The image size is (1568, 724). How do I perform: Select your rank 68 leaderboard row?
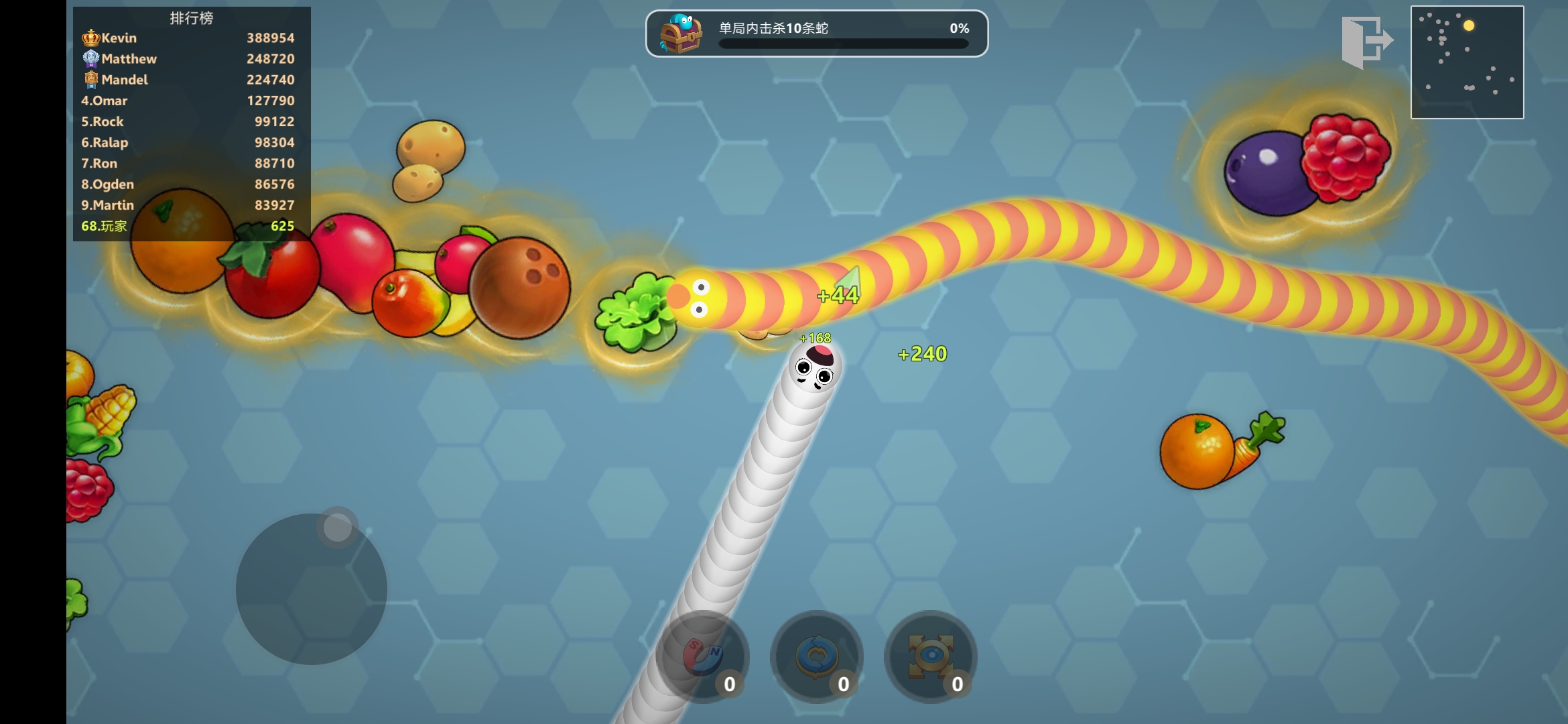coord(188,226)
